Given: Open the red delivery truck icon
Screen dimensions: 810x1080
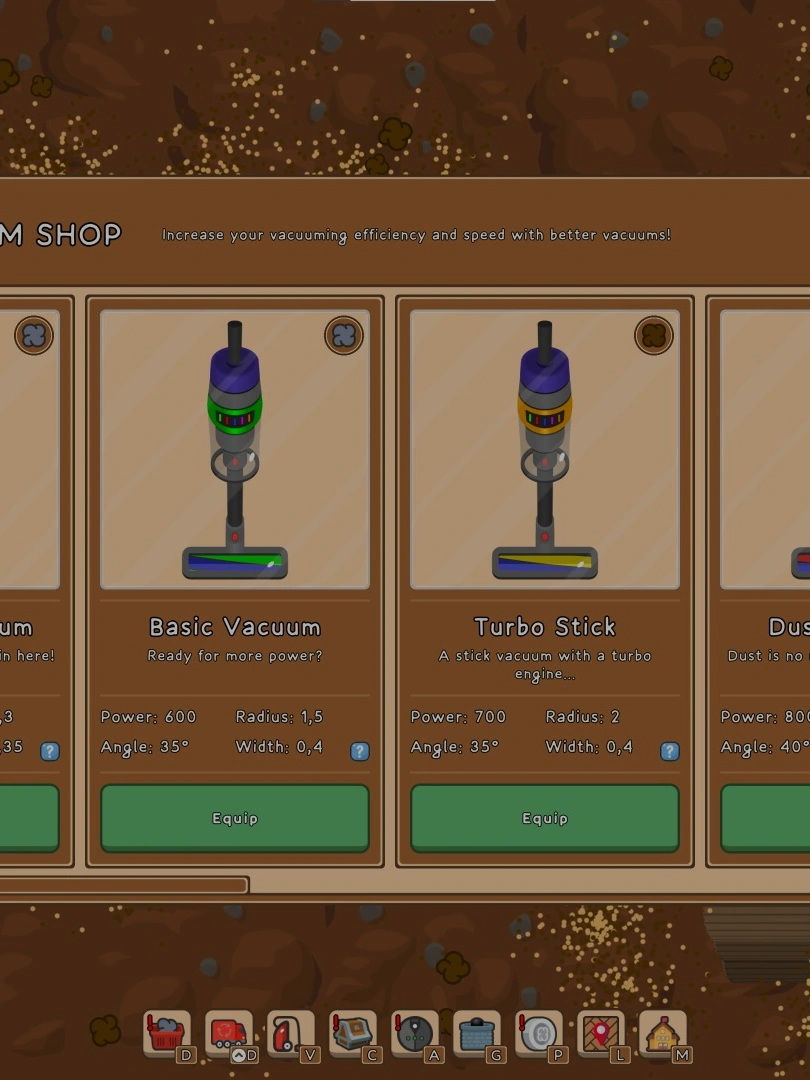Looking at the screenshot, I should click(228, 1033).
